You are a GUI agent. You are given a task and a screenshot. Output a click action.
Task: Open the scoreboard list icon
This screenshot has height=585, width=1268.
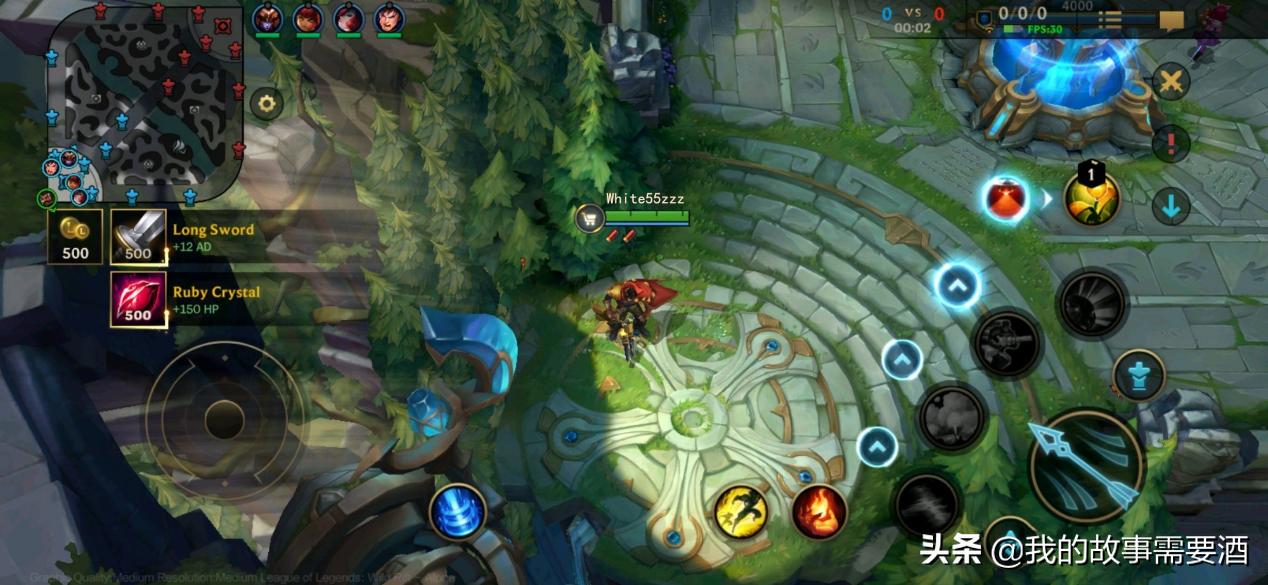click(x=1109, y=19)
